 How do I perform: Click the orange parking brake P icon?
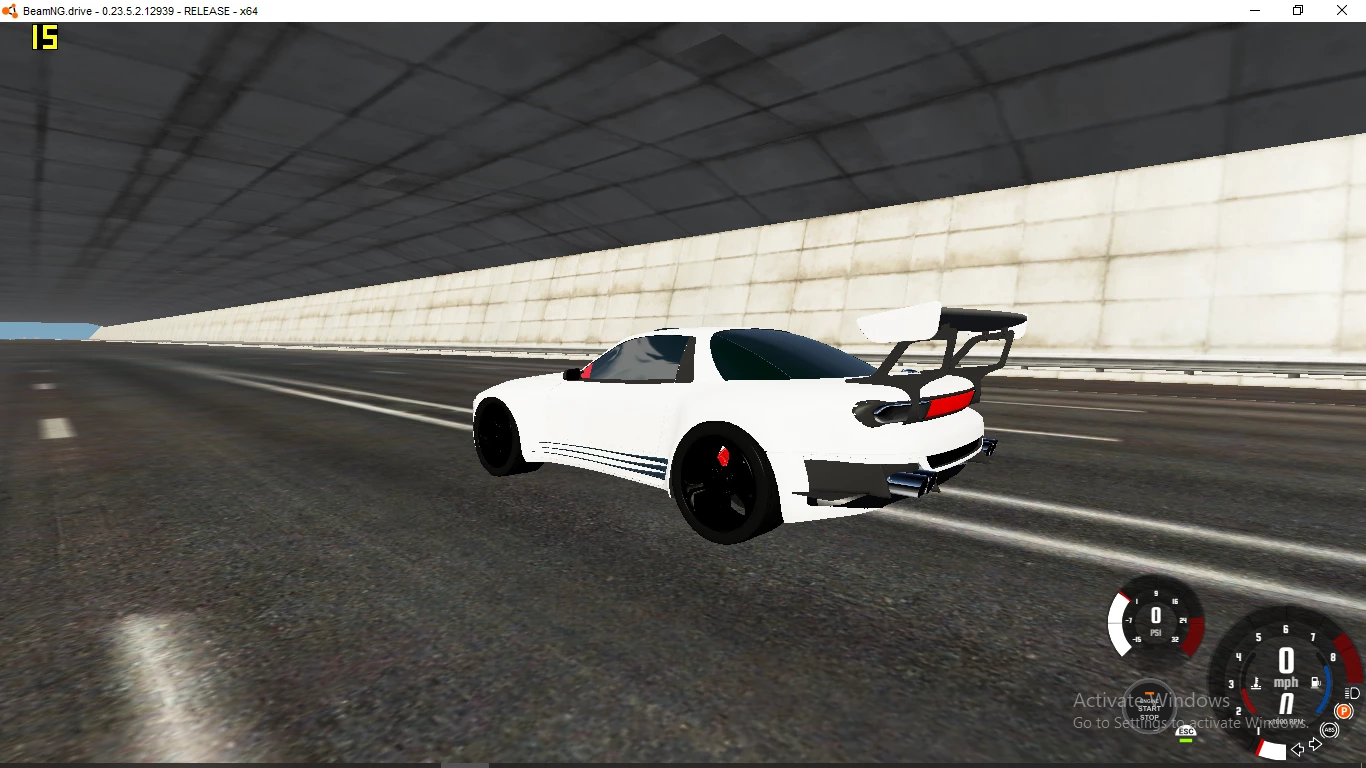point(1343,710)
